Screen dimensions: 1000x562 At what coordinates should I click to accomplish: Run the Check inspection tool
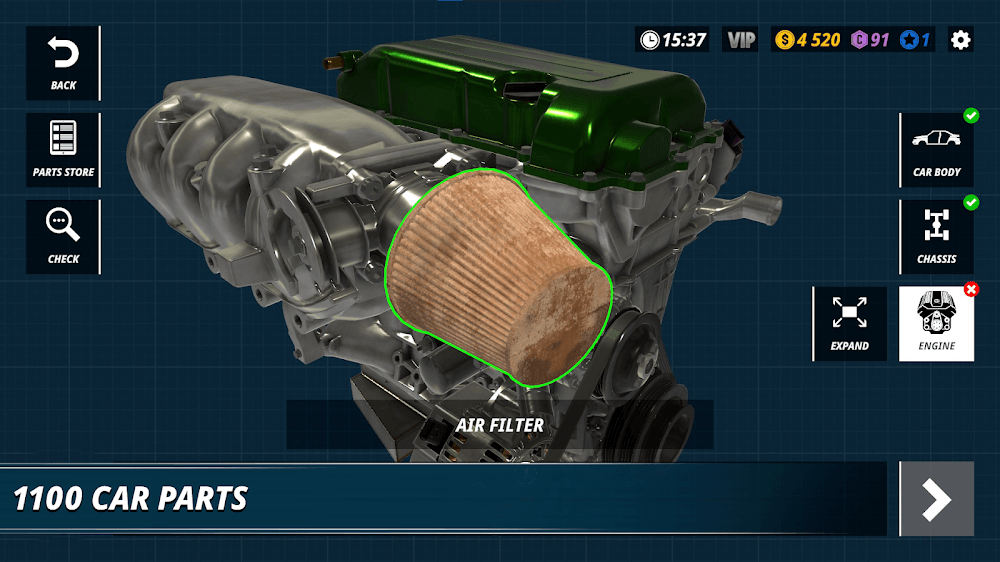[x=63, y=237]
